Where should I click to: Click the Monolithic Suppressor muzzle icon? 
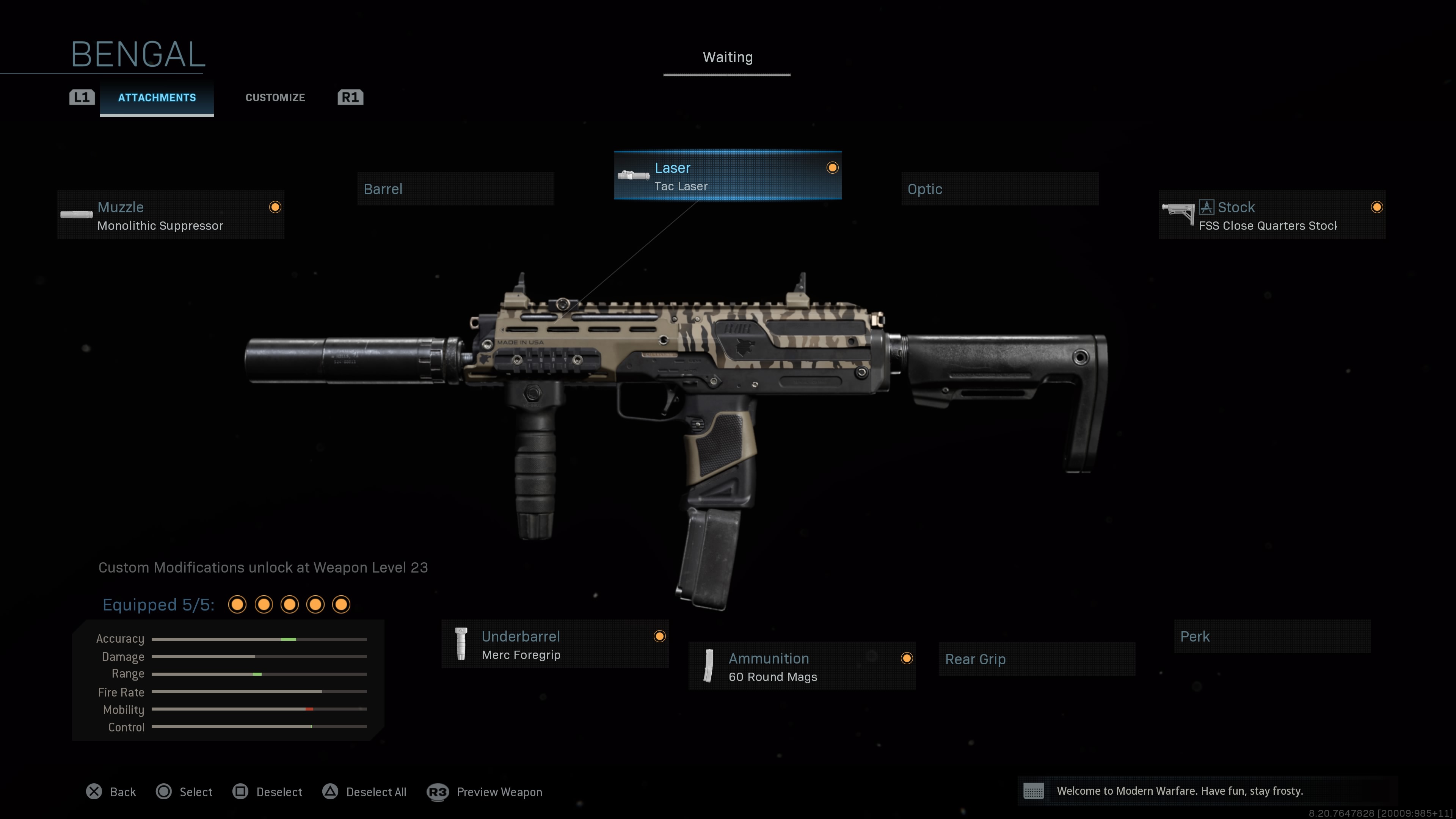[x=76, y=215]
